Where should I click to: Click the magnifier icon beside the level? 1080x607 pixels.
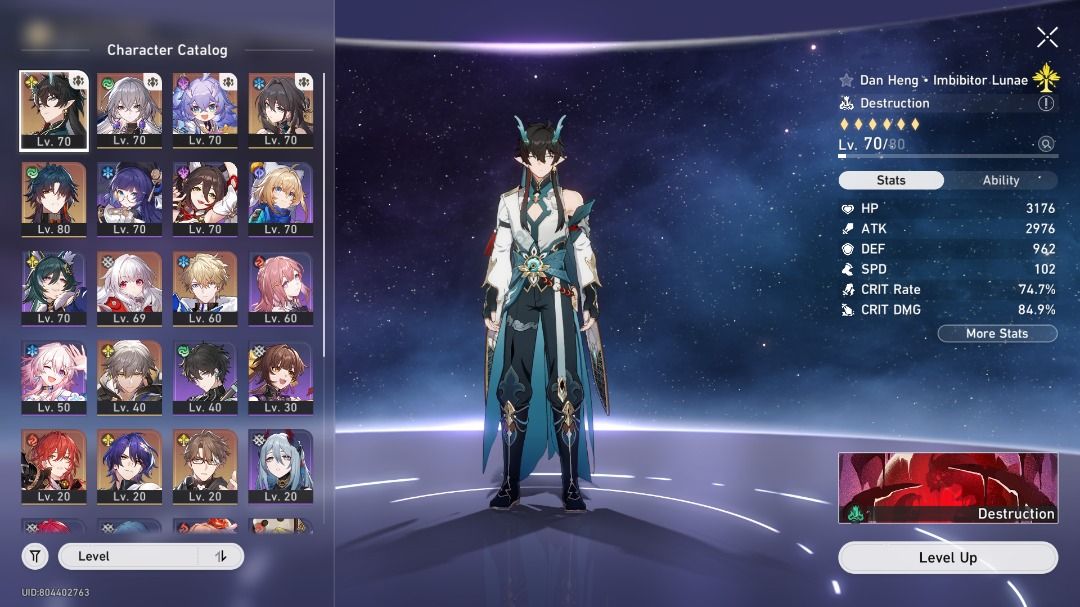click(1046, 144)
